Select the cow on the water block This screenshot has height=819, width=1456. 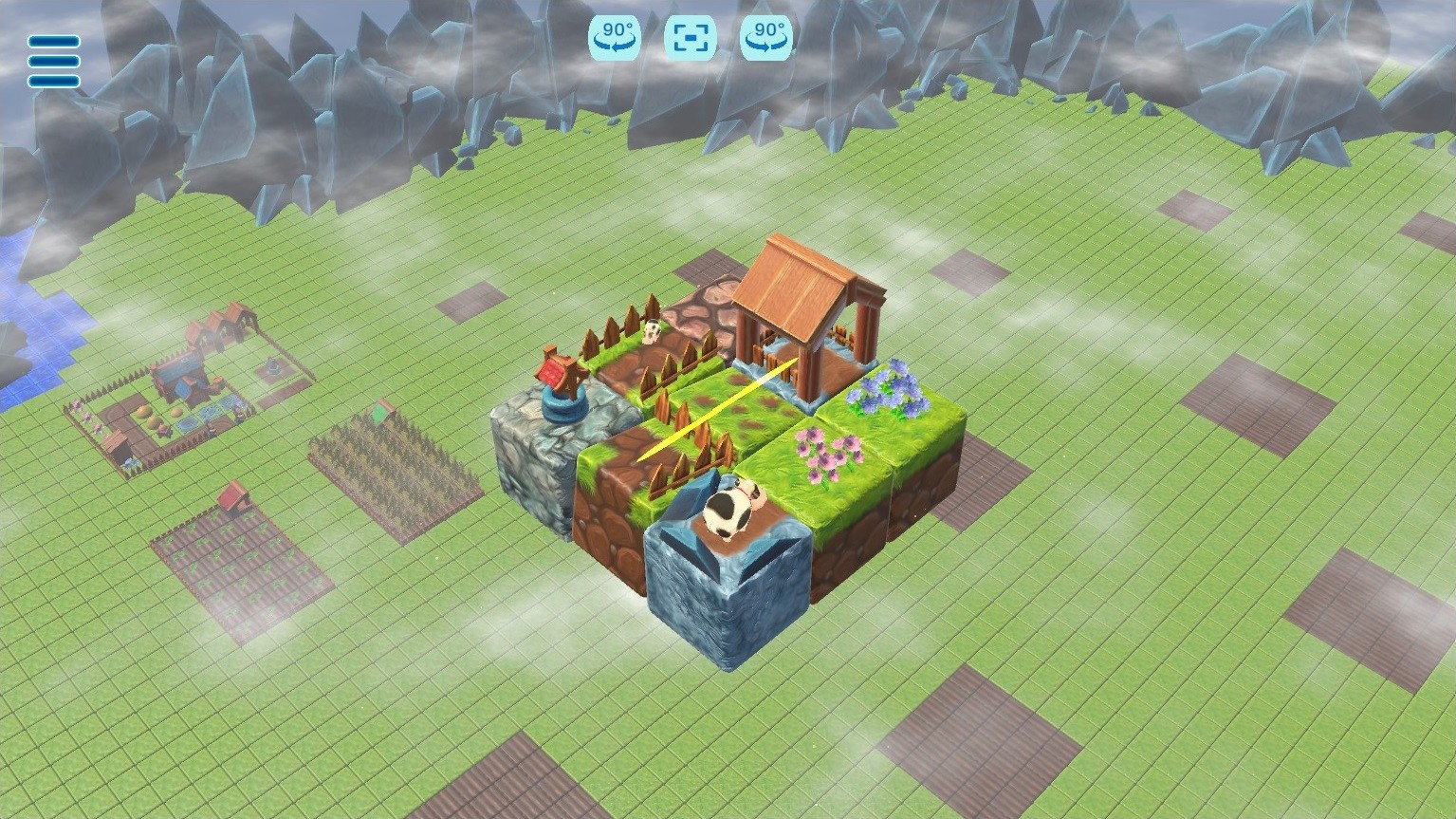(x=730, y=510)
